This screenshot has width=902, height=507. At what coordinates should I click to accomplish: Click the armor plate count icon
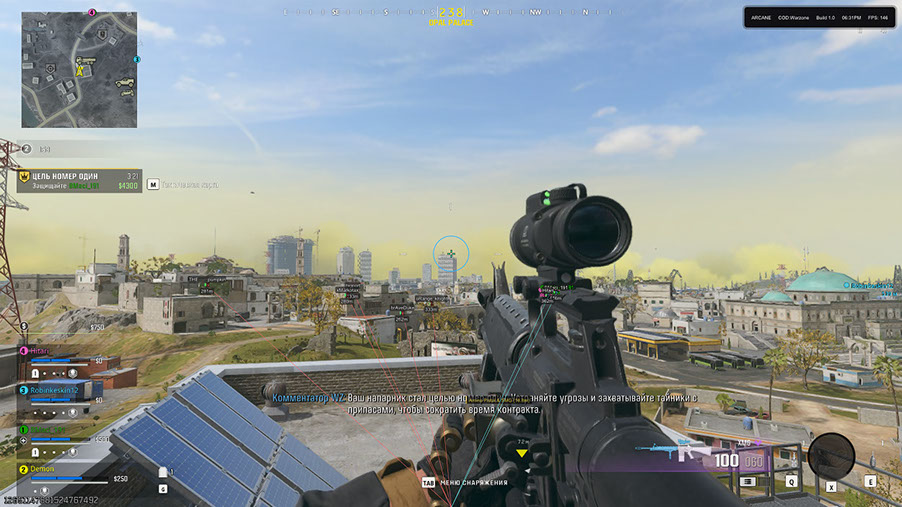click(163, 472)
